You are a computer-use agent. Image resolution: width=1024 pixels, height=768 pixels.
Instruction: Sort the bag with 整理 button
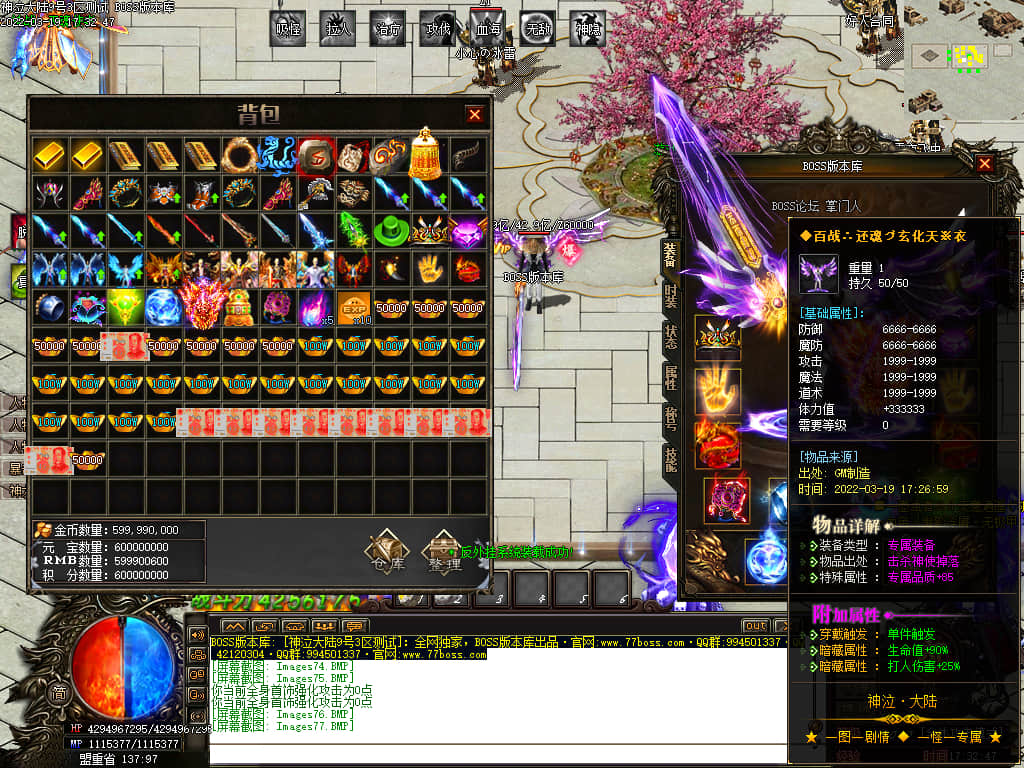coord(443,552)
